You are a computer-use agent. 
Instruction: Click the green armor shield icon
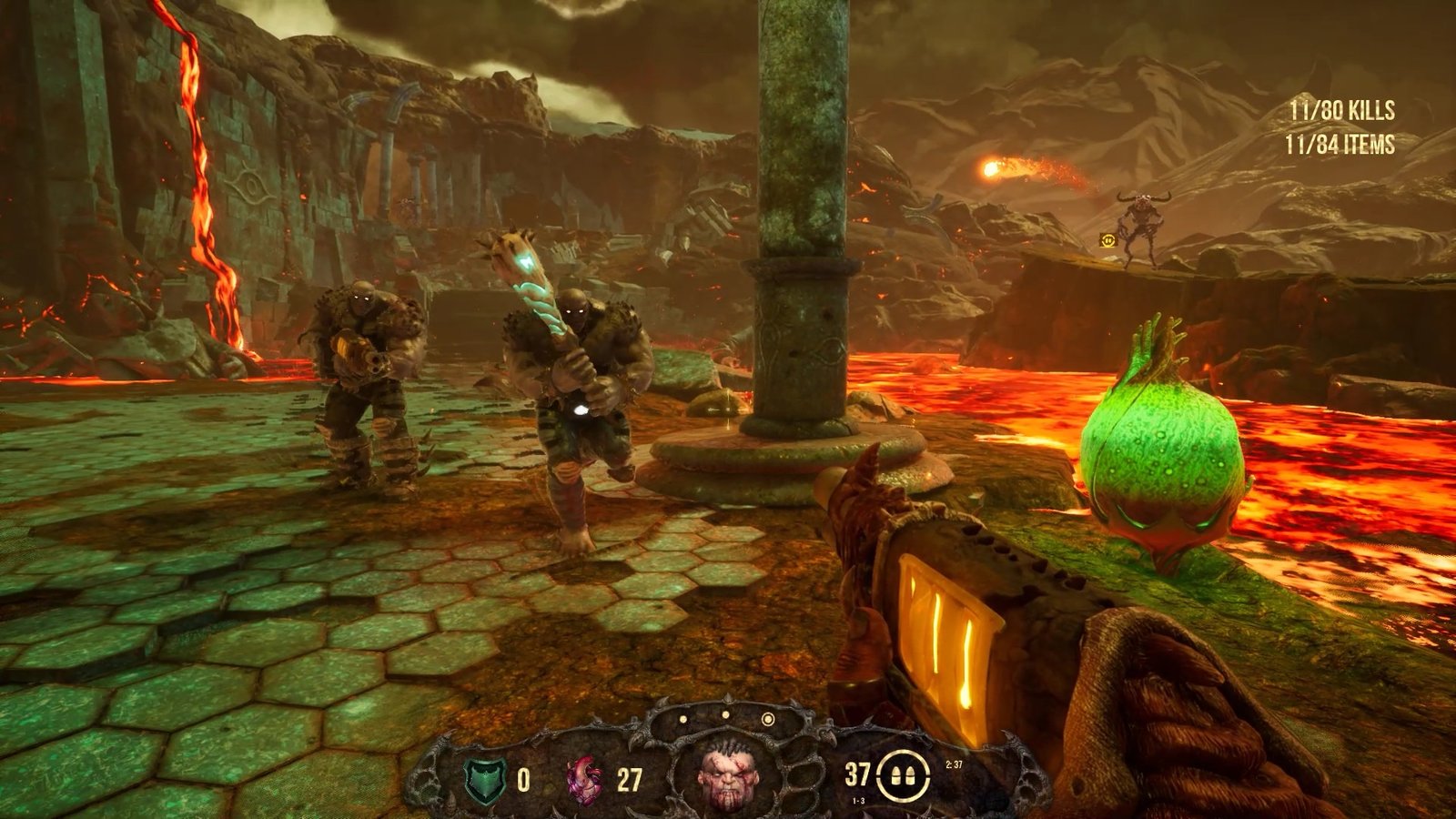click(483, 780)
